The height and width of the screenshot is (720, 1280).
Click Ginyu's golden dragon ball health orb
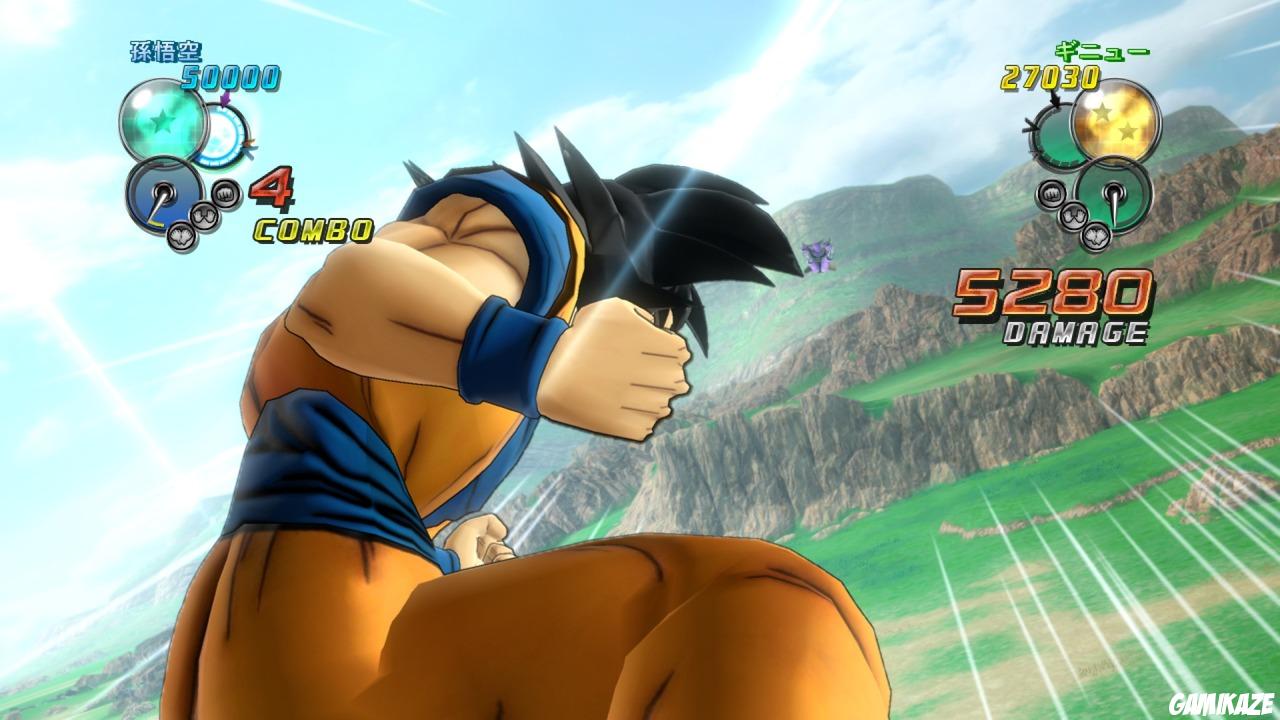coord(1115,123)
